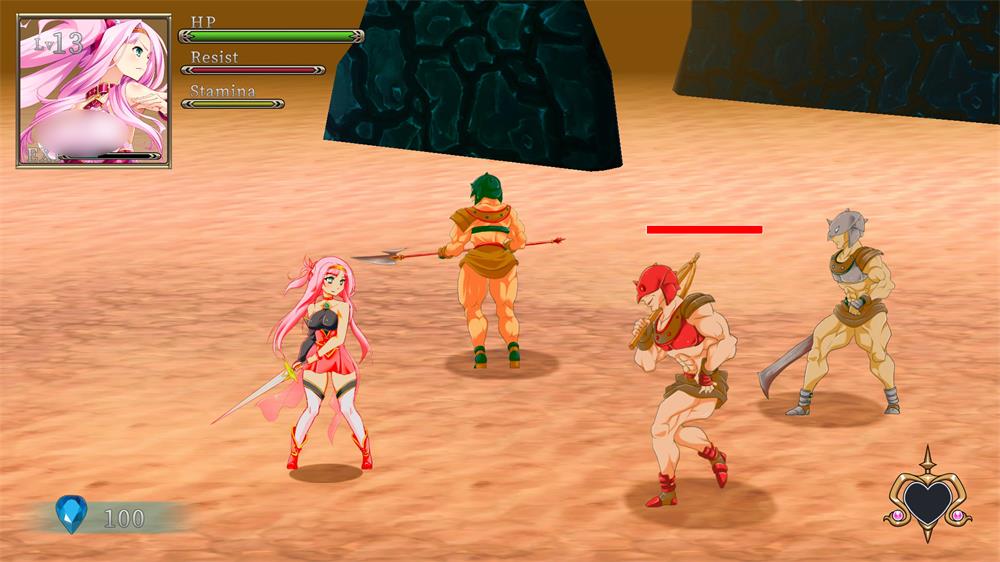Viewport: 1000px width, 562px height.
Task: Click the pink-haired character portrait
Action: pyautogui.click(x=94, y=90)
